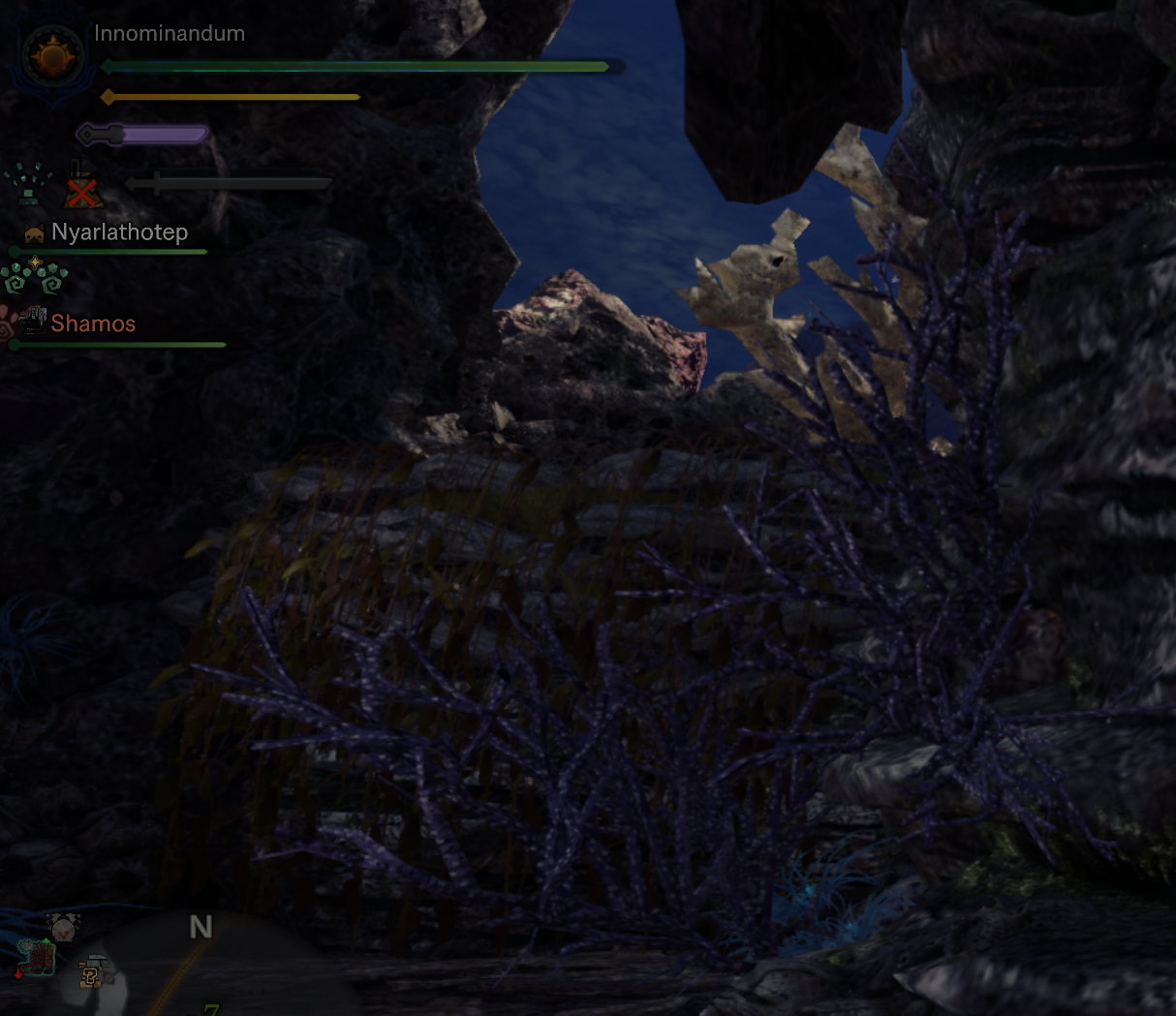Click the green spiral buff icon under Nyarlathotep
1176x1016 pixels.
click(x=34, y=277)
